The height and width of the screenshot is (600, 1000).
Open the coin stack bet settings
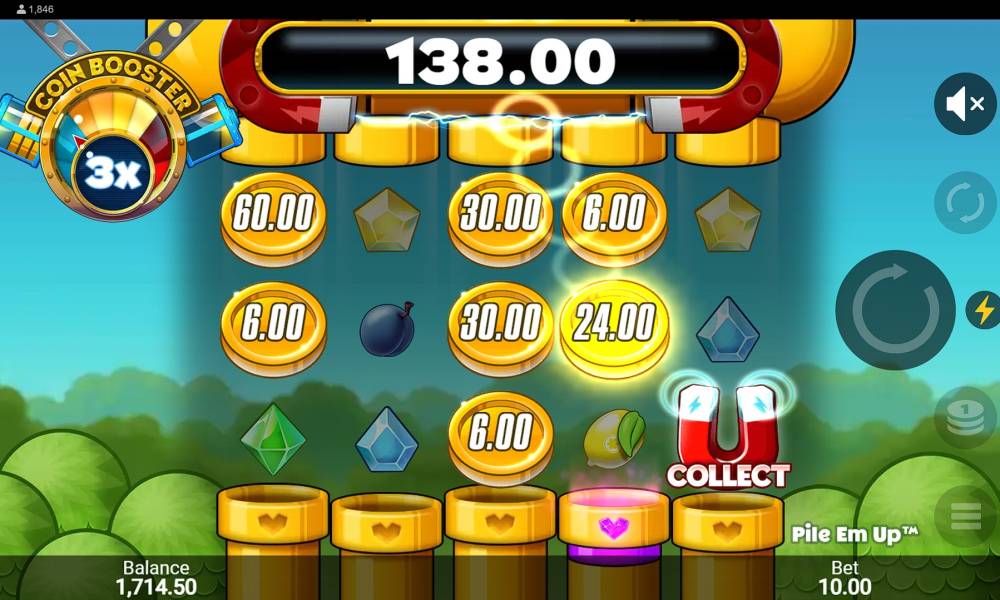point(965,417)
